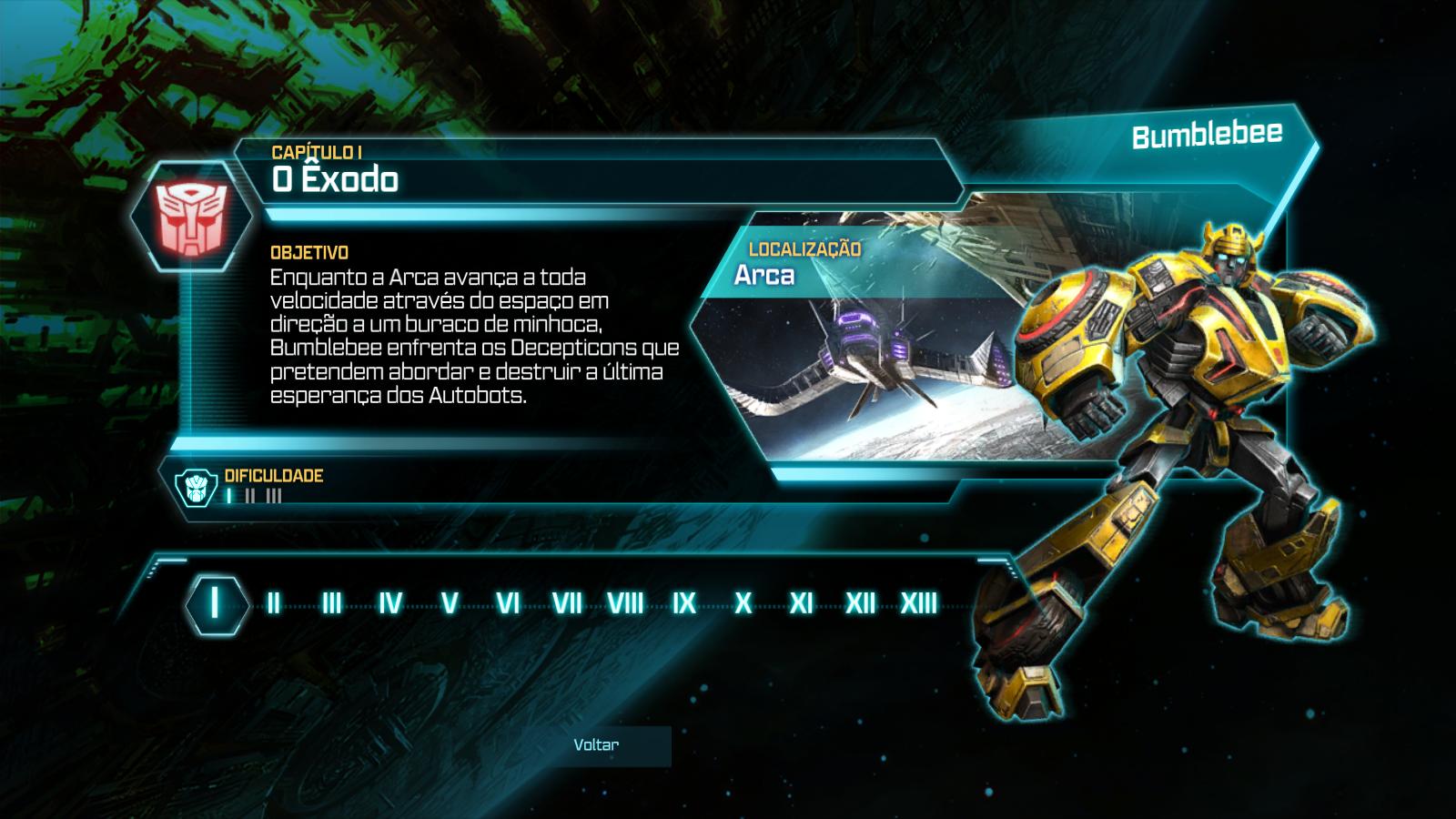Click the Bumblebee character name tab

[1207, 136]
